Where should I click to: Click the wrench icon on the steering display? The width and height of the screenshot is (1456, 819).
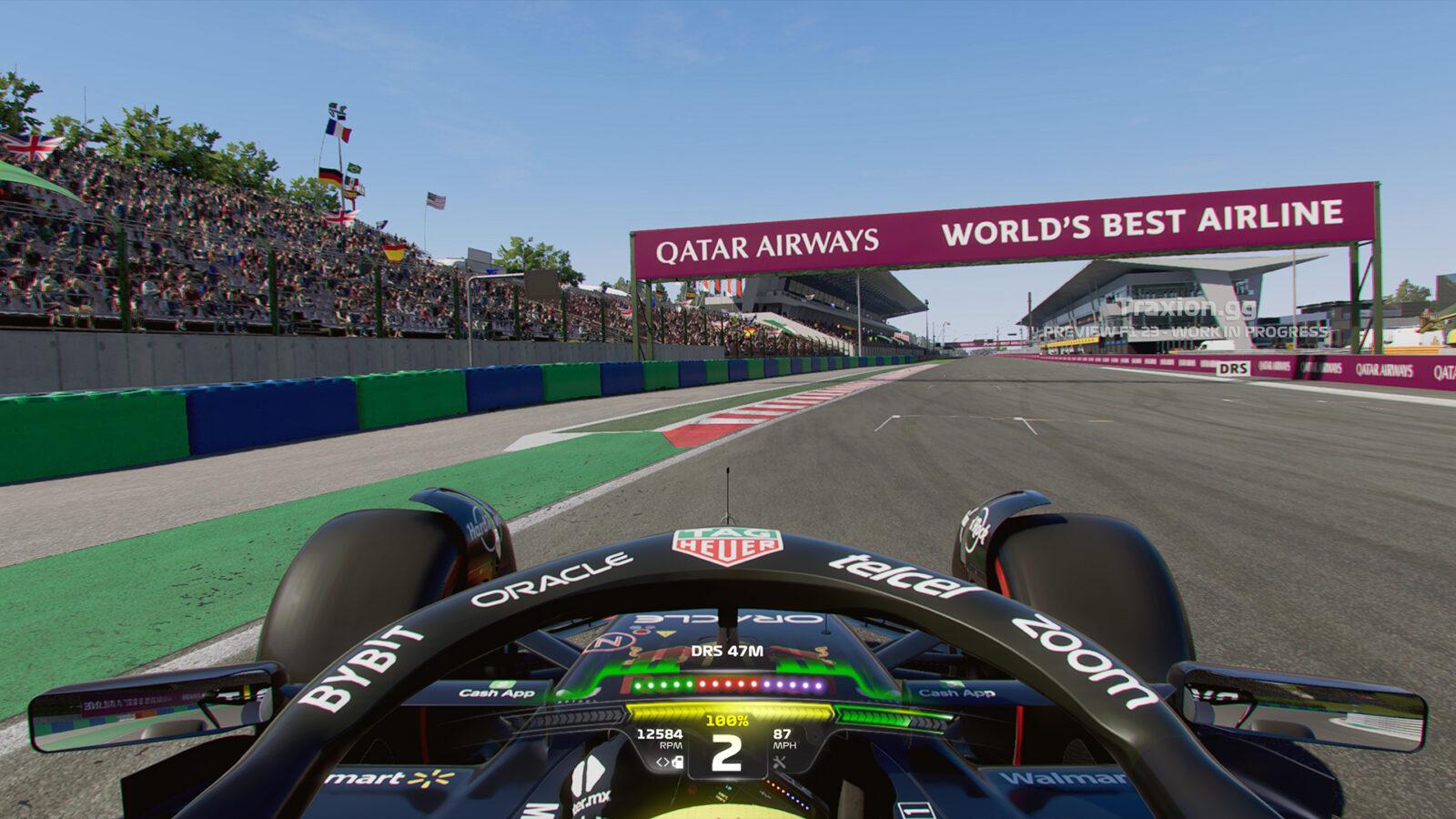[779, 763]
